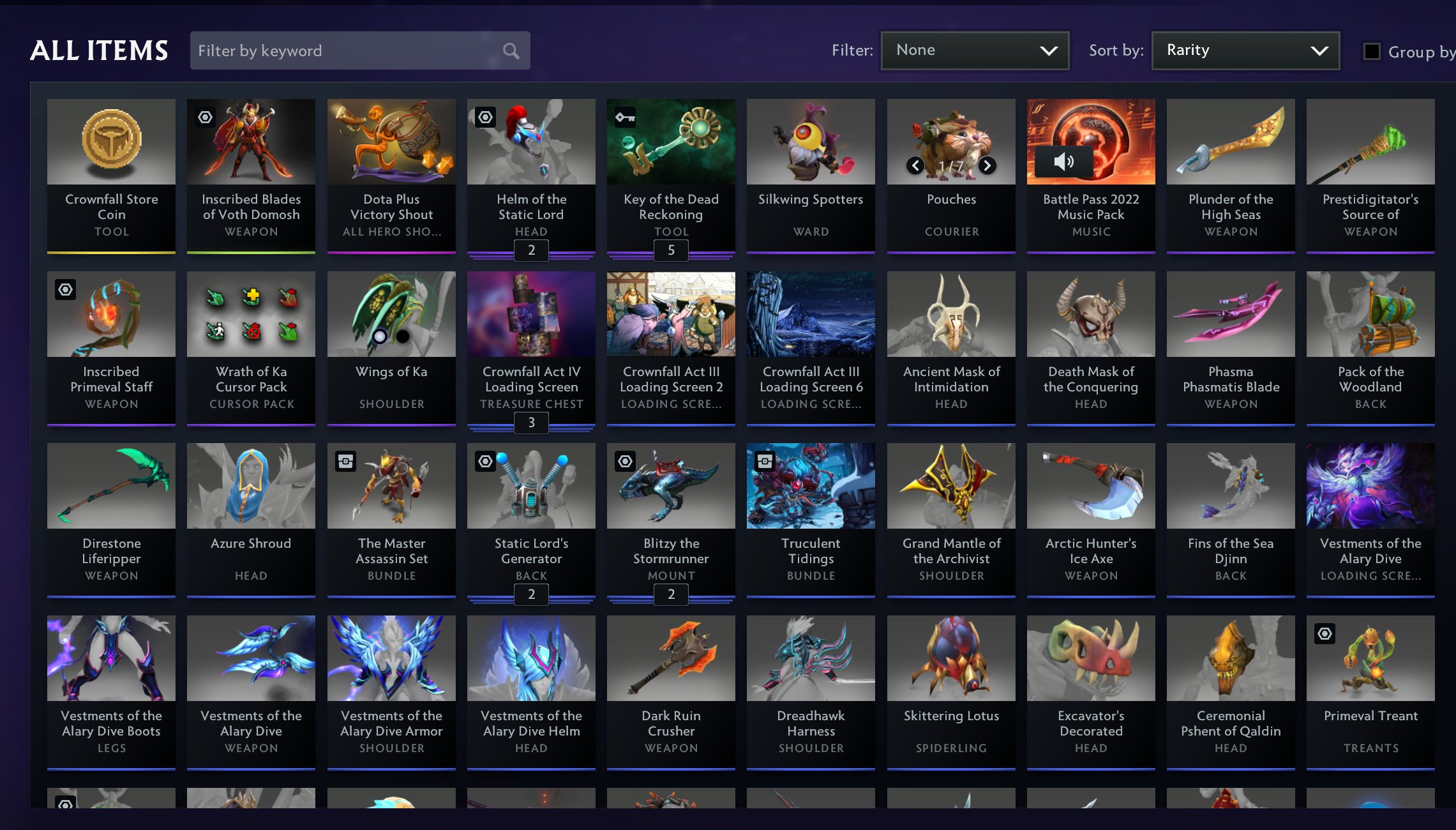The height and width of the screenshot is (830, 1456).
Task: Select the black style dot on Wings of Ka
Action: (403, 335)
